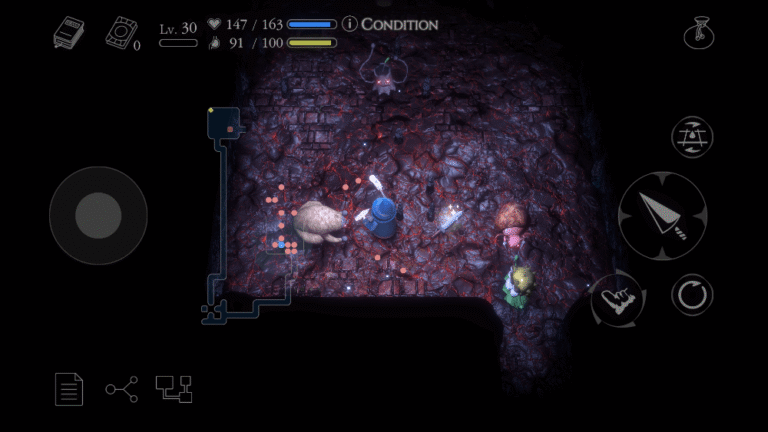
Task: Touch the virtual movement joystick
Action: [98, 215]
